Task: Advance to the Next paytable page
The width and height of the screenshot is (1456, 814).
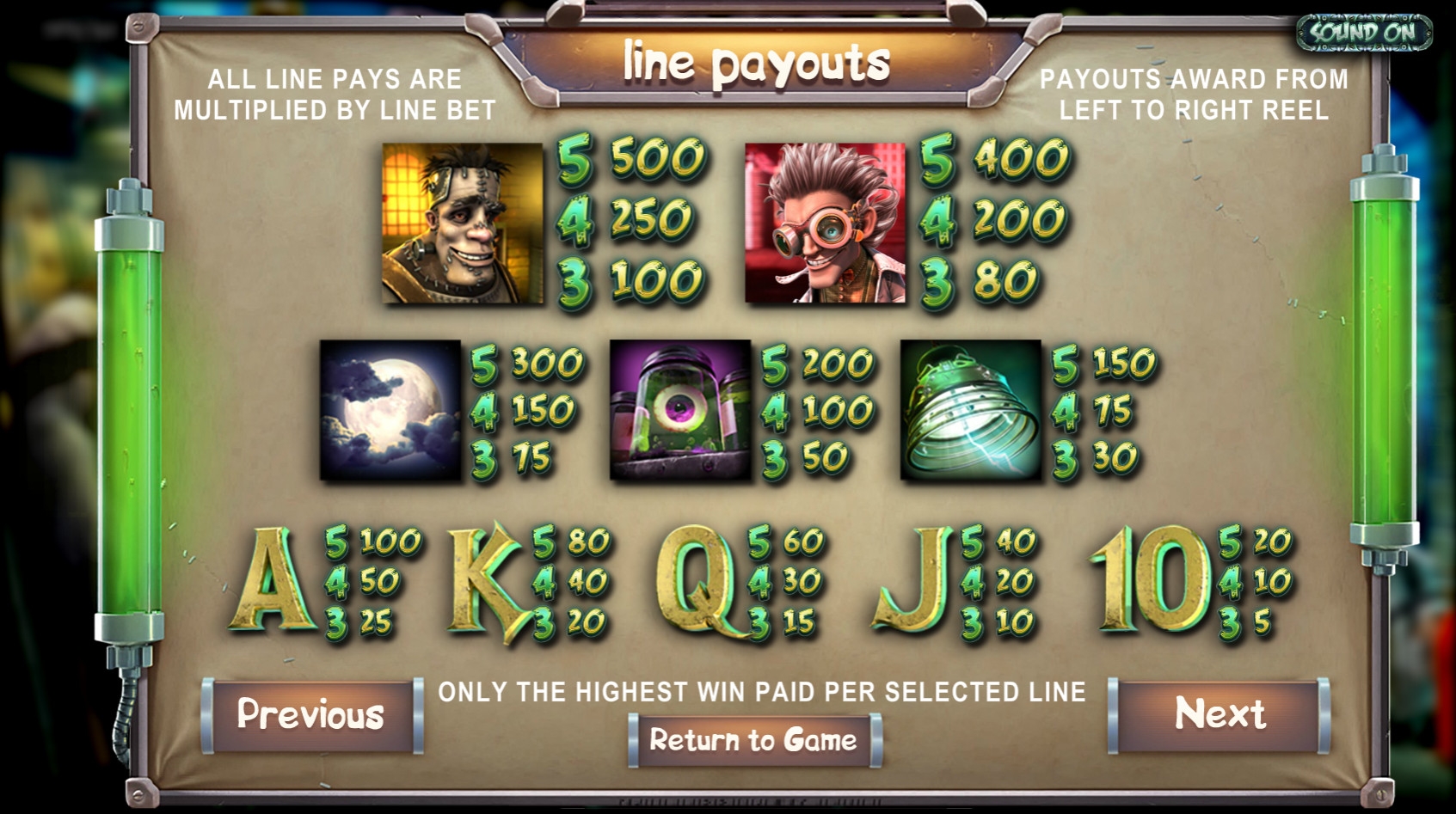Action: pyautogui.click(x=1219, y=714)
